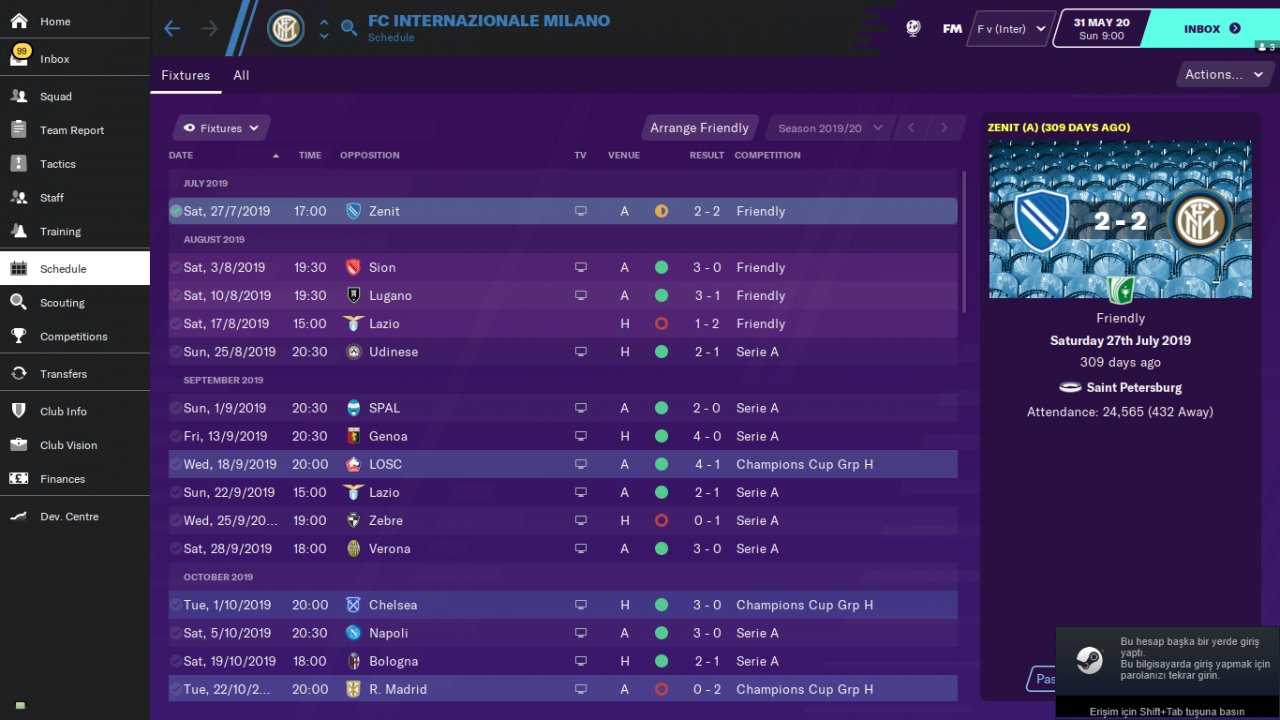
Task: Select the Chelsea Champions Cup fixture
Action: [x=560, y=605]
